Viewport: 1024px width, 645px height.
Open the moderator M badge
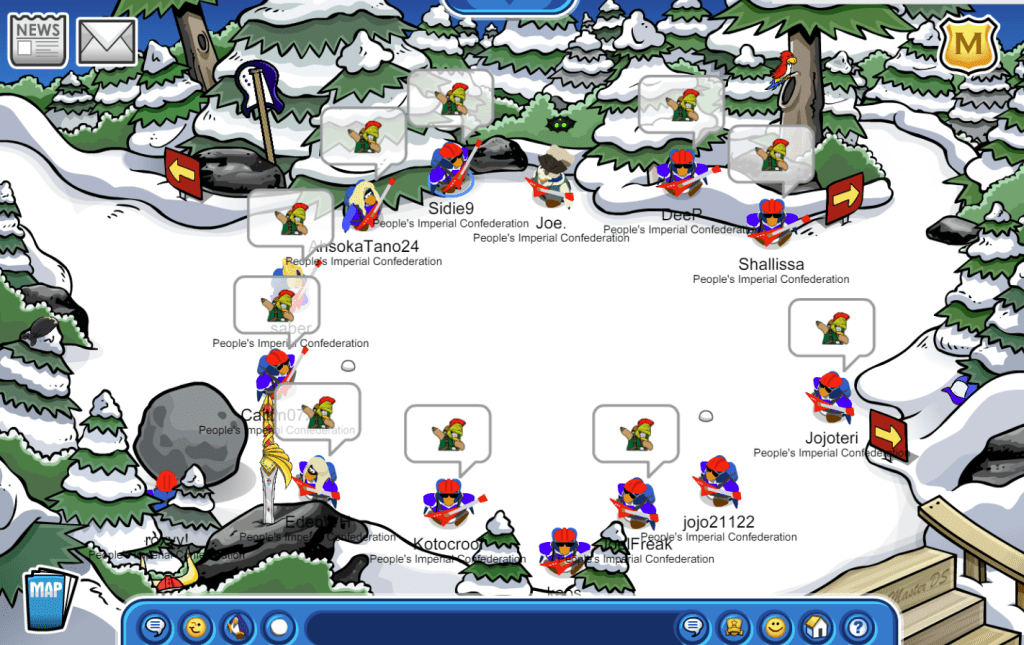pyautogui.click(x=967, y=47)
